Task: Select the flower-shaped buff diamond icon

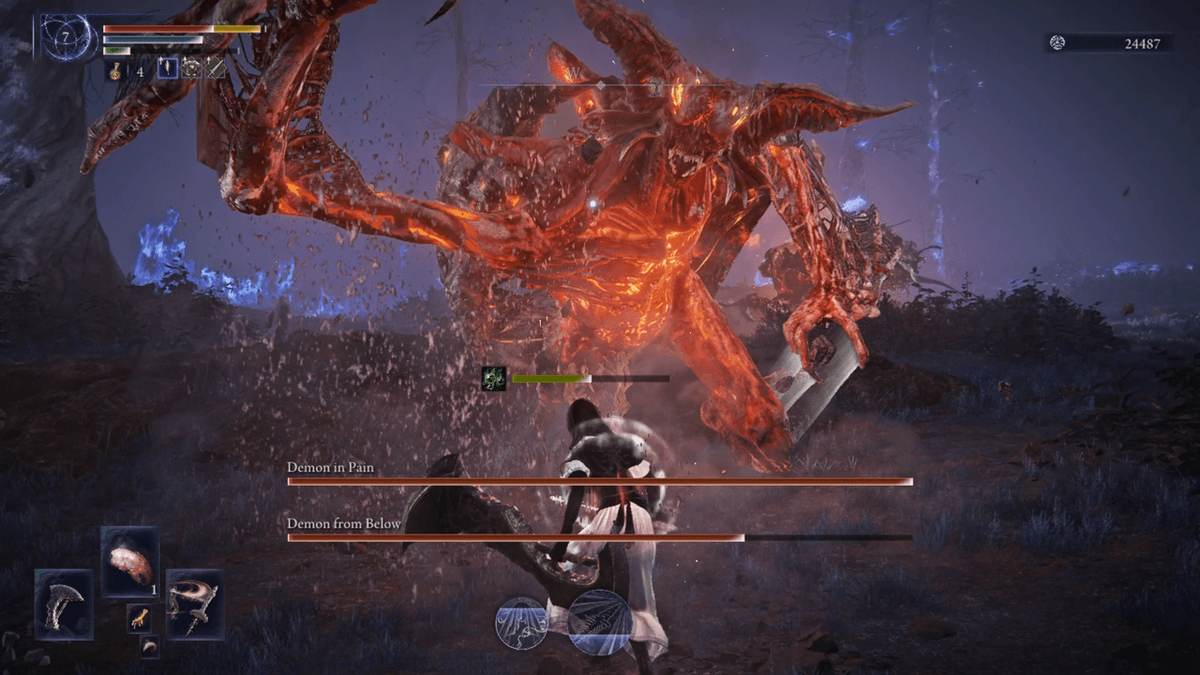Action: [x=191, y=69]
